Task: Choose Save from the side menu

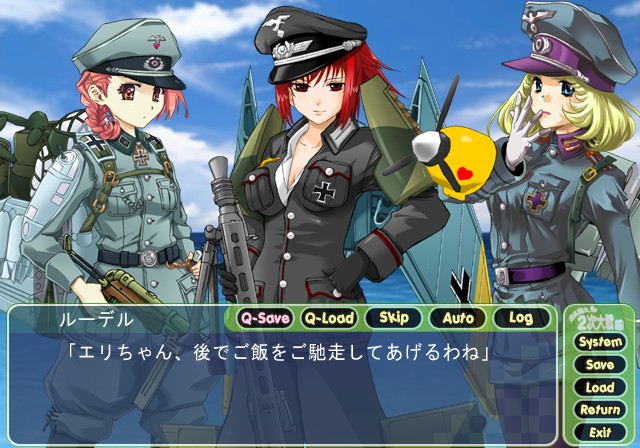Action: click(x=599, y=365)
